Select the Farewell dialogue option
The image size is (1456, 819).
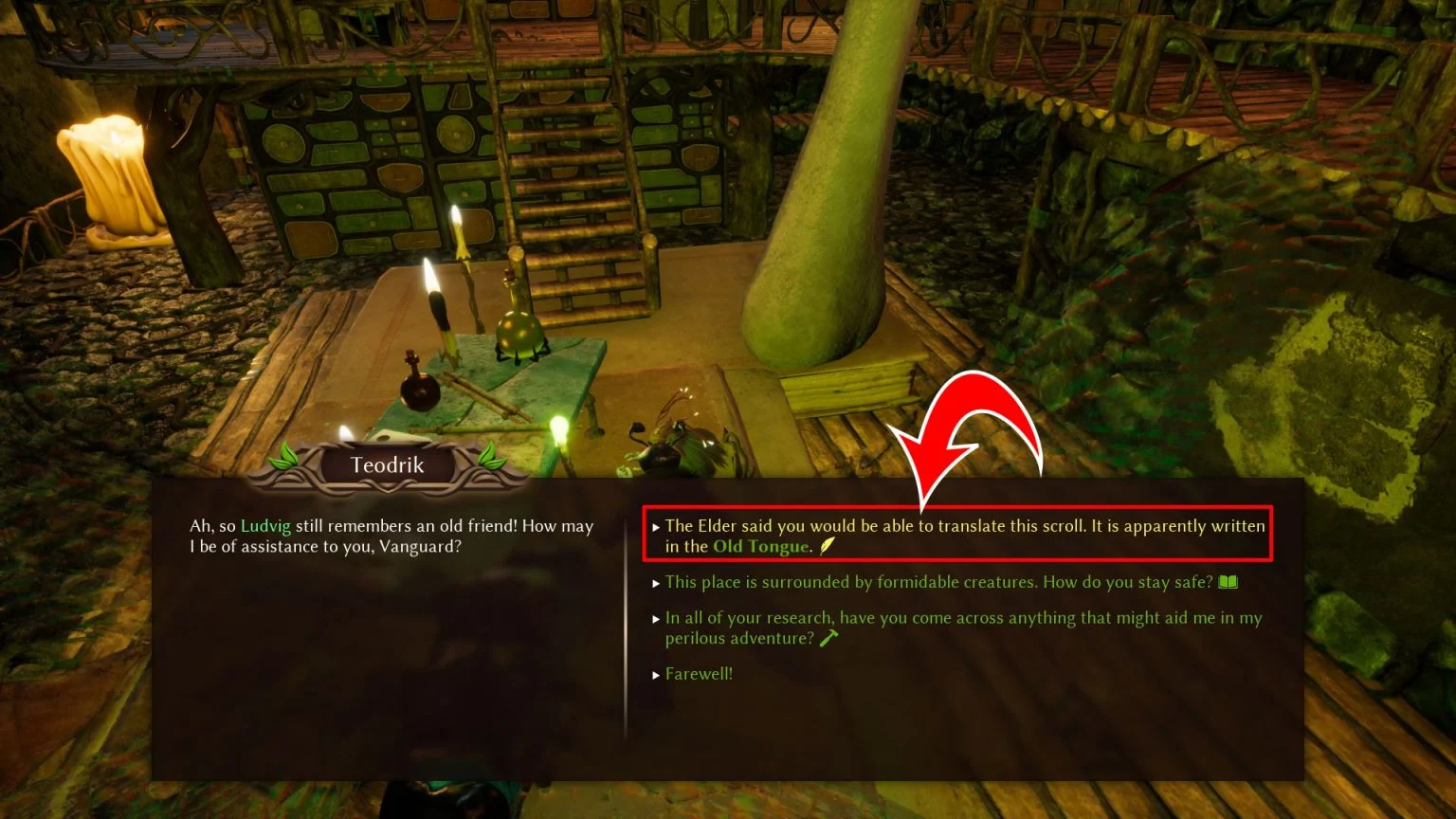(700, 674)
